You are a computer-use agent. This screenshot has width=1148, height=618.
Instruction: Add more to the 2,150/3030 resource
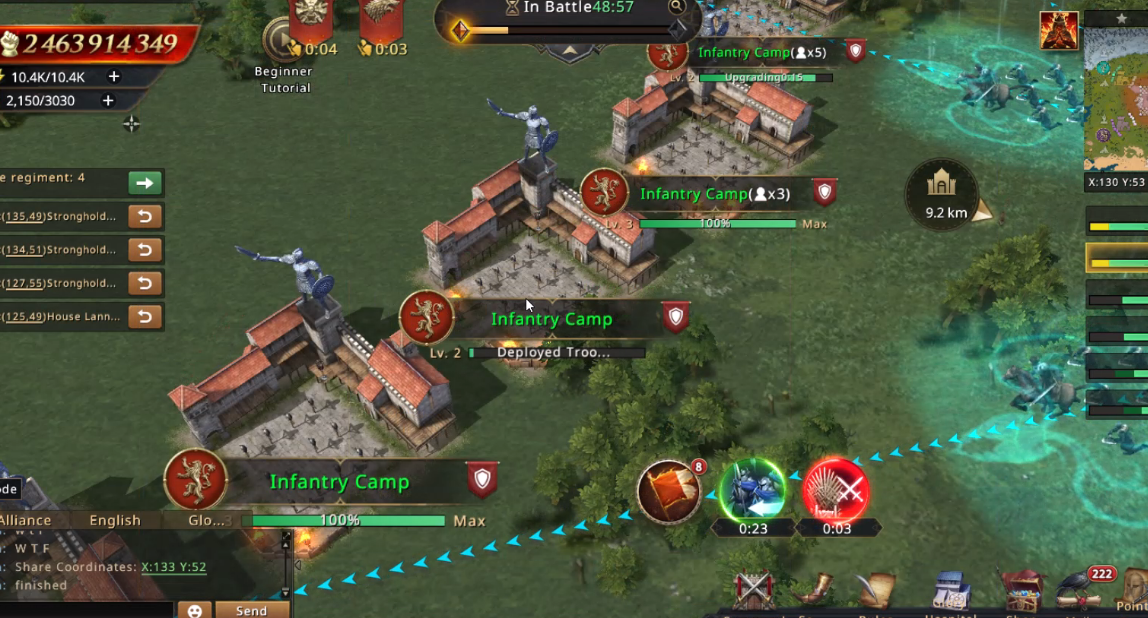(108, 100)
